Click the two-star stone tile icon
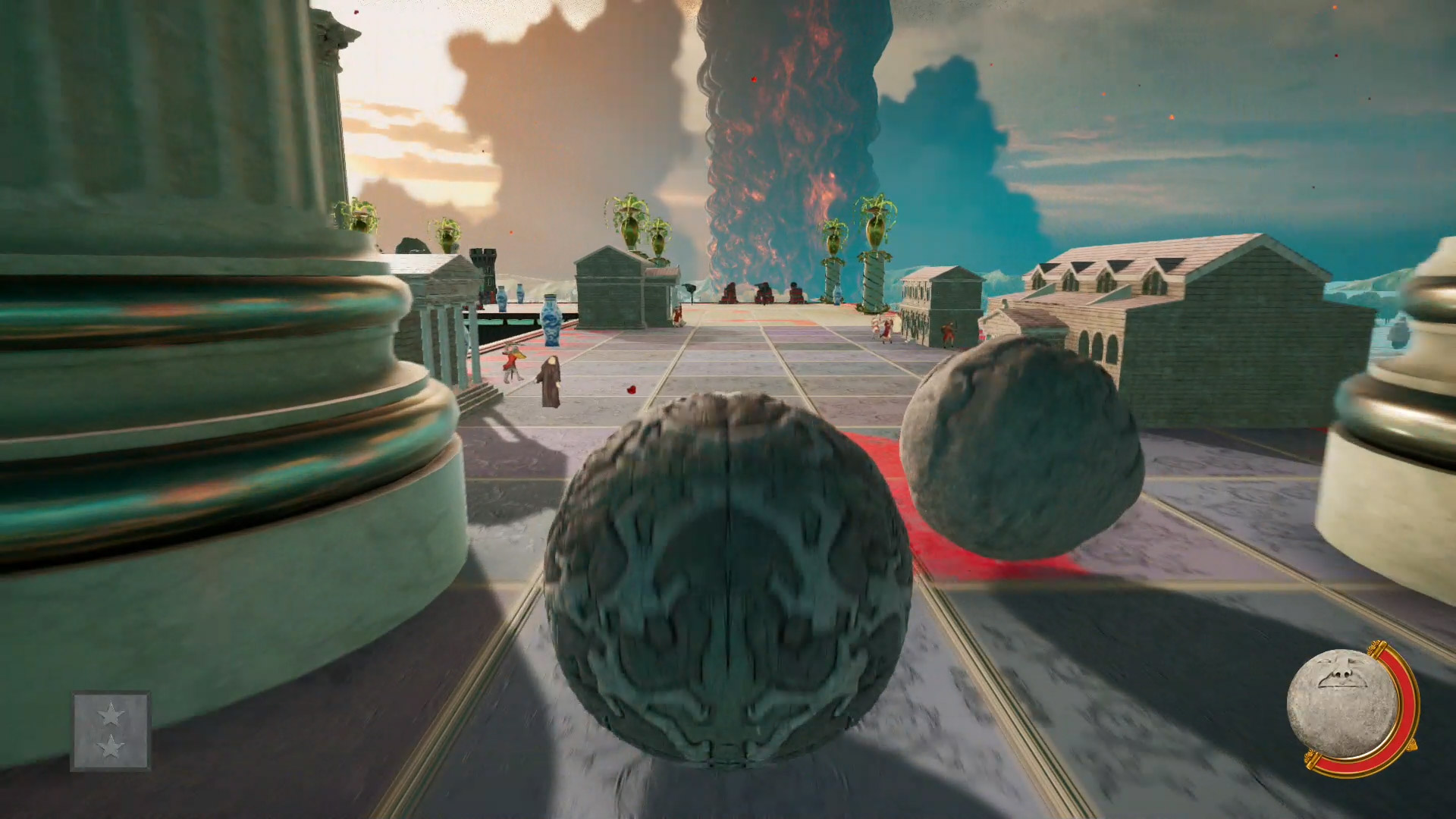1456x819 pixels. pos(111,730)
